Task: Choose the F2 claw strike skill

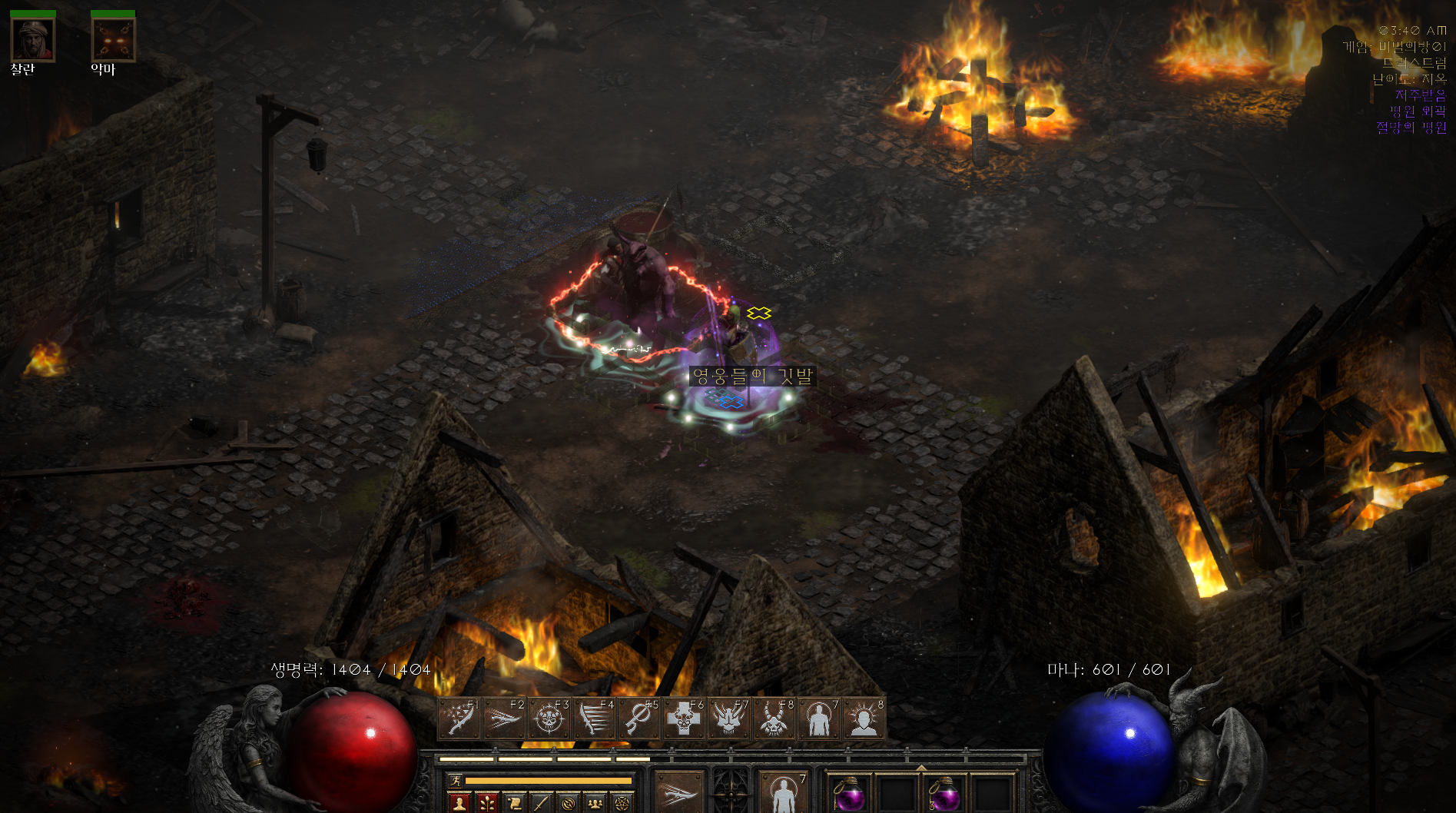Action: point(504,719)
